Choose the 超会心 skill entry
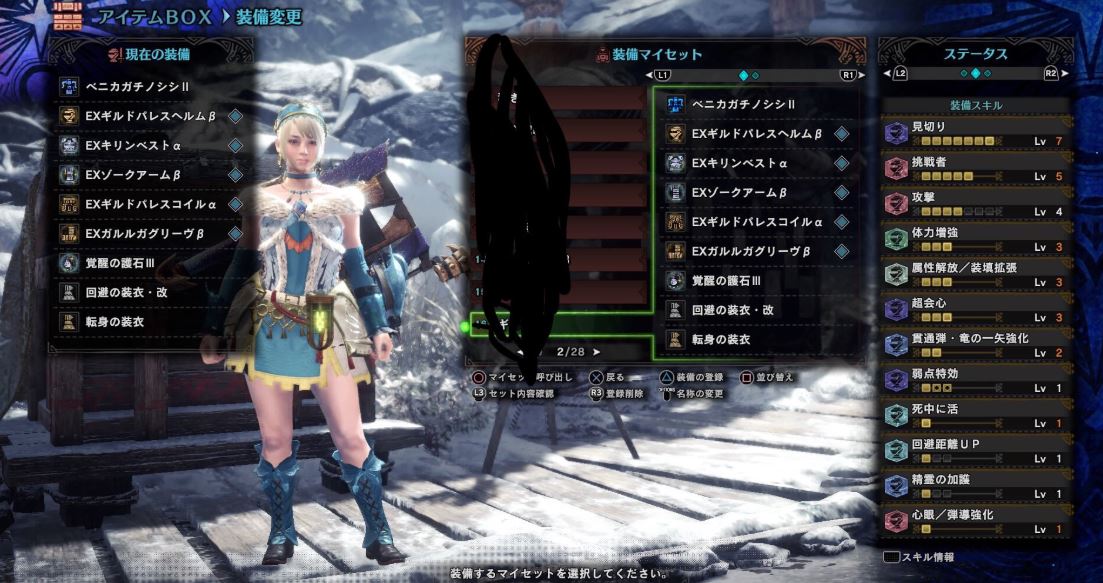This screenshot has height=583, width=1103. (x=975, y=309)
